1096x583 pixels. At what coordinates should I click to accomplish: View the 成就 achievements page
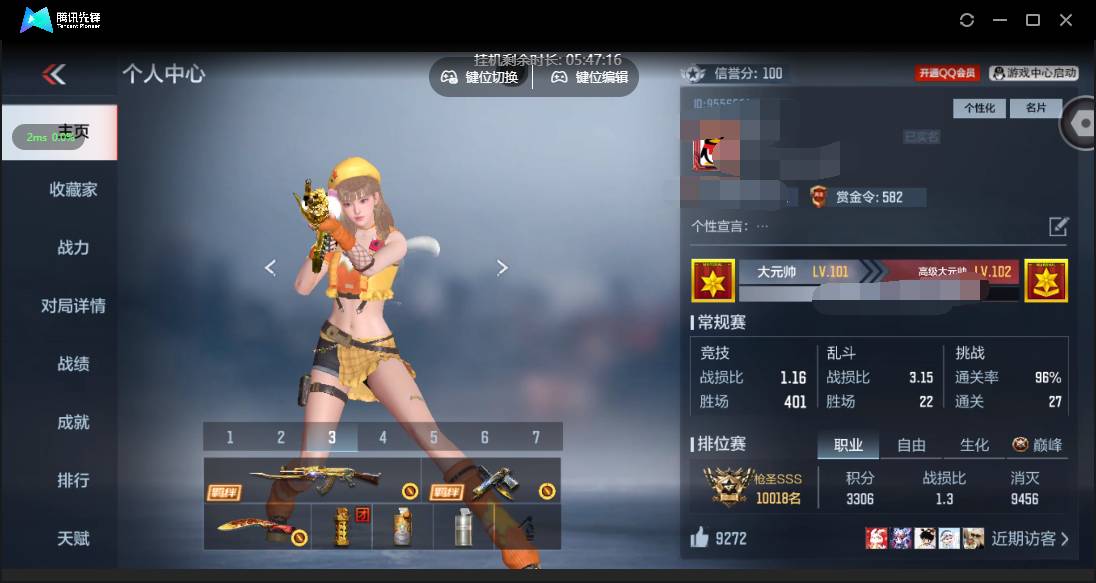73,422
